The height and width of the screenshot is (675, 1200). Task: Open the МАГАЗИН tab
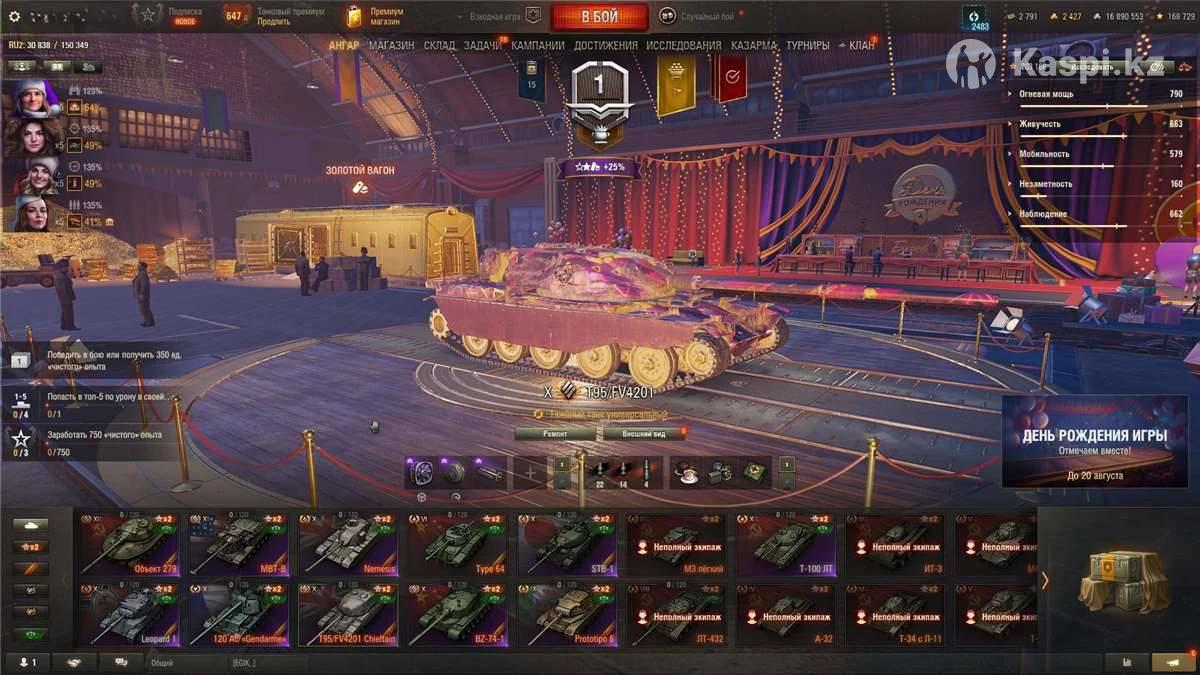391,46
